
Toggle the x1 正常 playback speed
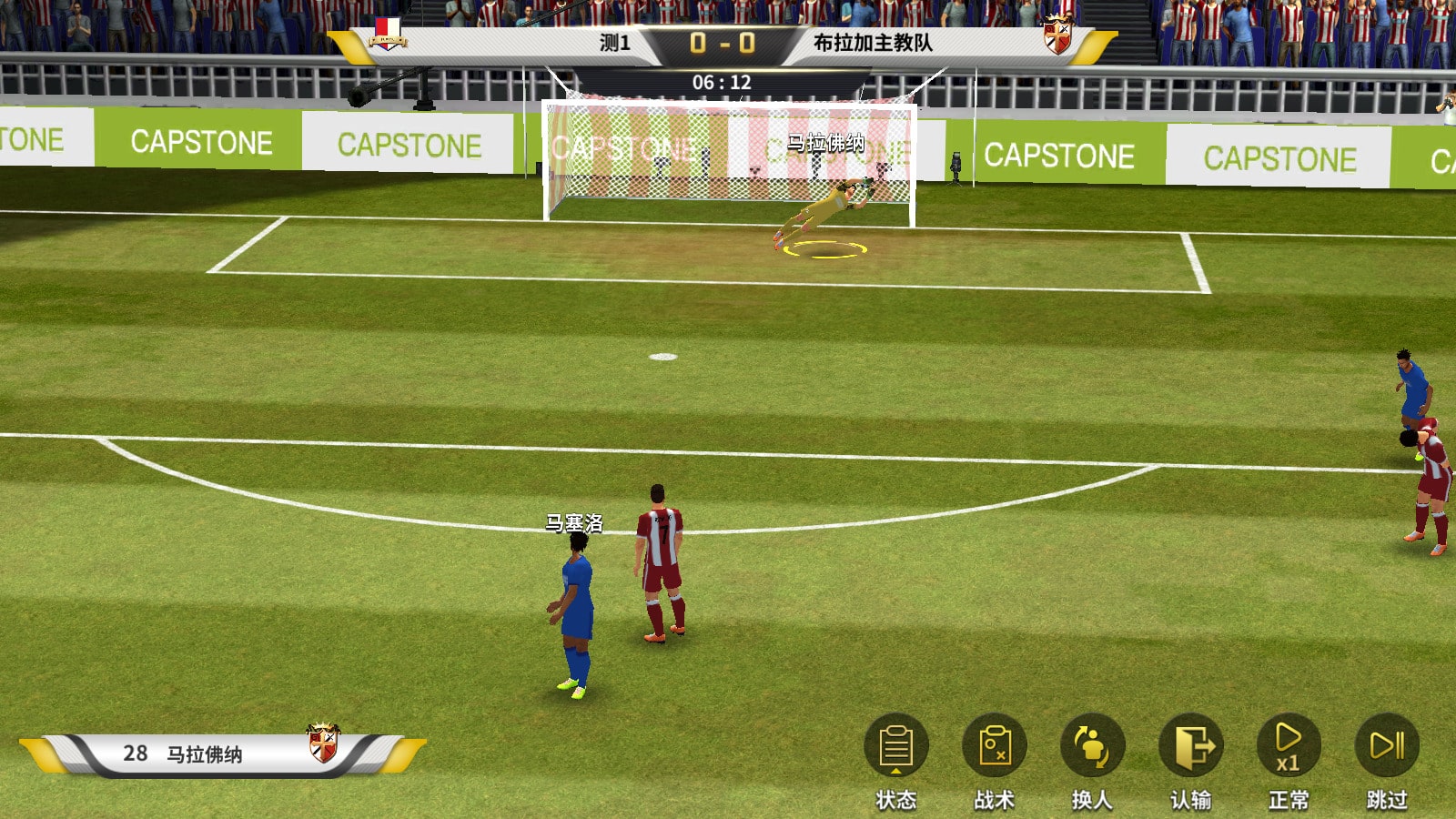click(1289, 747)
